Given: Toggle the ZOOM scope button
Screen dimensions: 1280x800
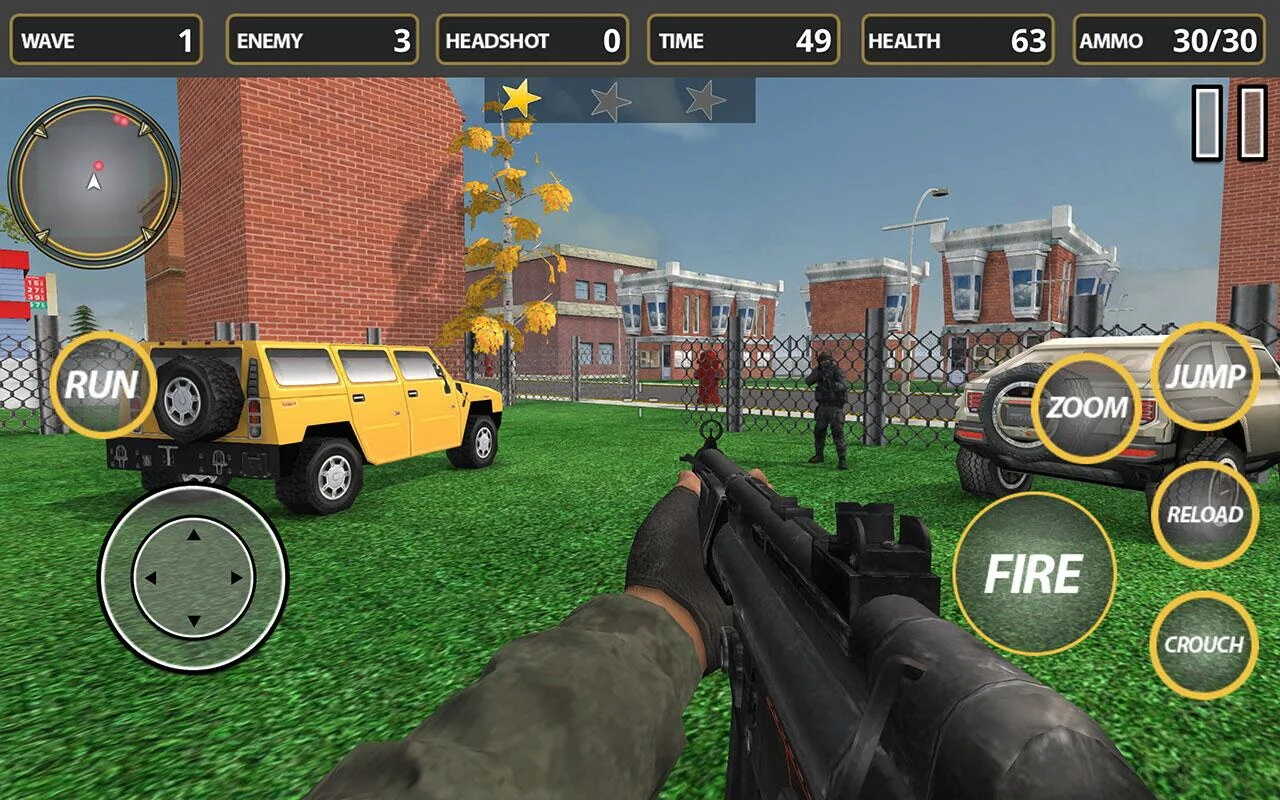Looking at the screenshot, I should coord(1086,408).
